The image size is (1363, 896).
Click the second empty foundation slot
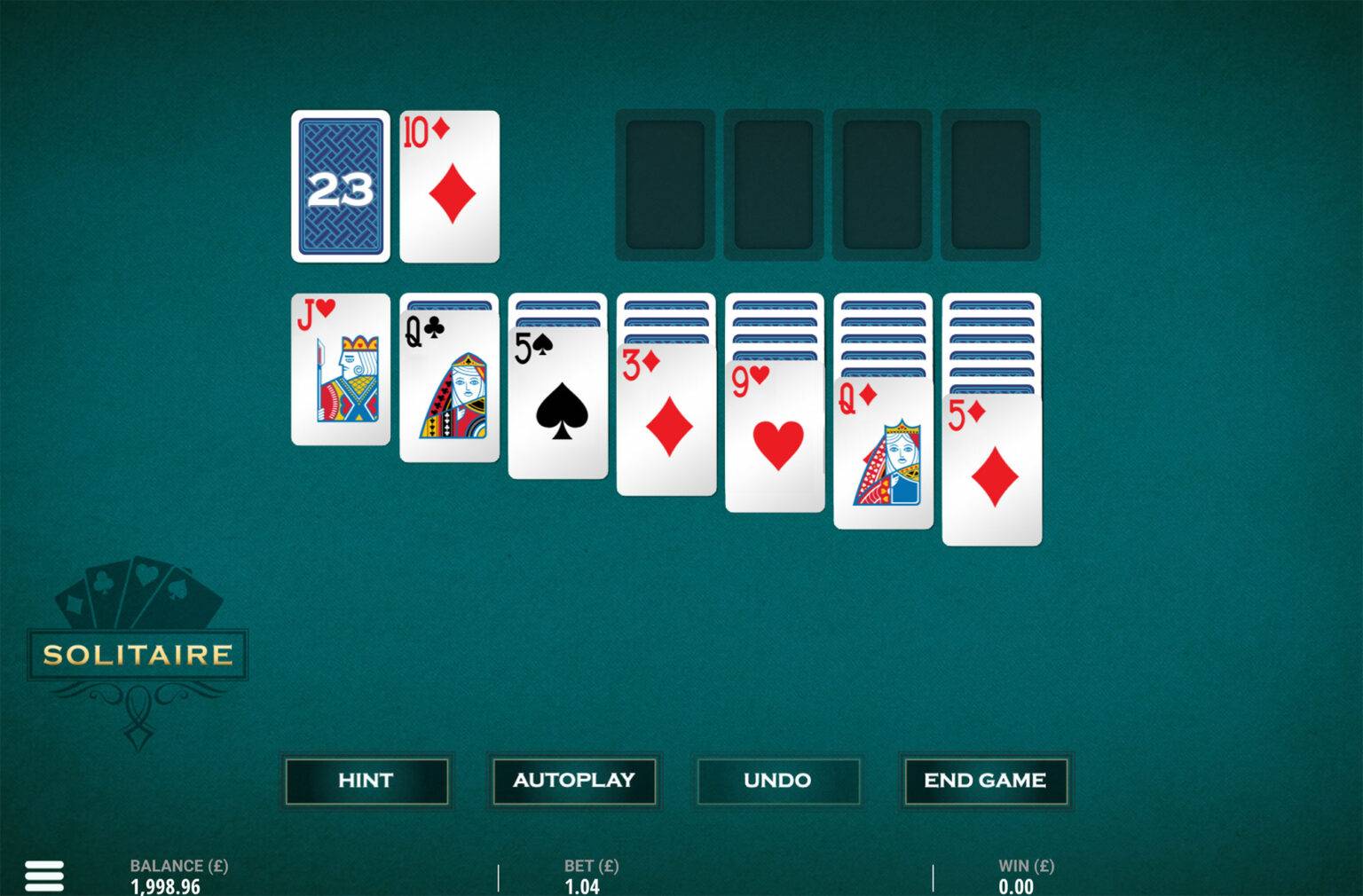(773, 185)
